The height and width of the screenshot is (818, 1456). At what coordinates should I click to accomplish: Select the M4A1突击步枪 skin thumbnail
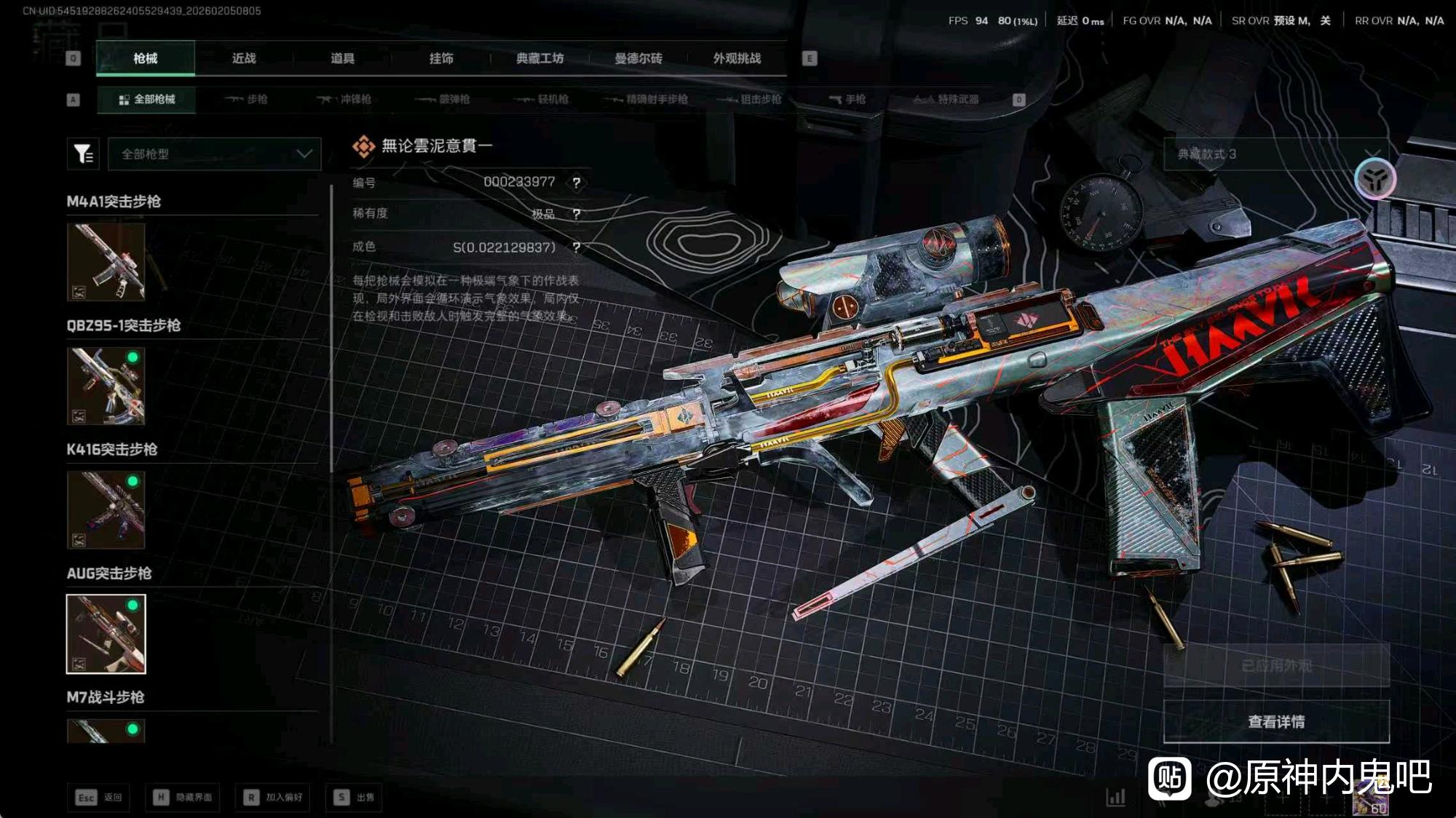point(106,262)
